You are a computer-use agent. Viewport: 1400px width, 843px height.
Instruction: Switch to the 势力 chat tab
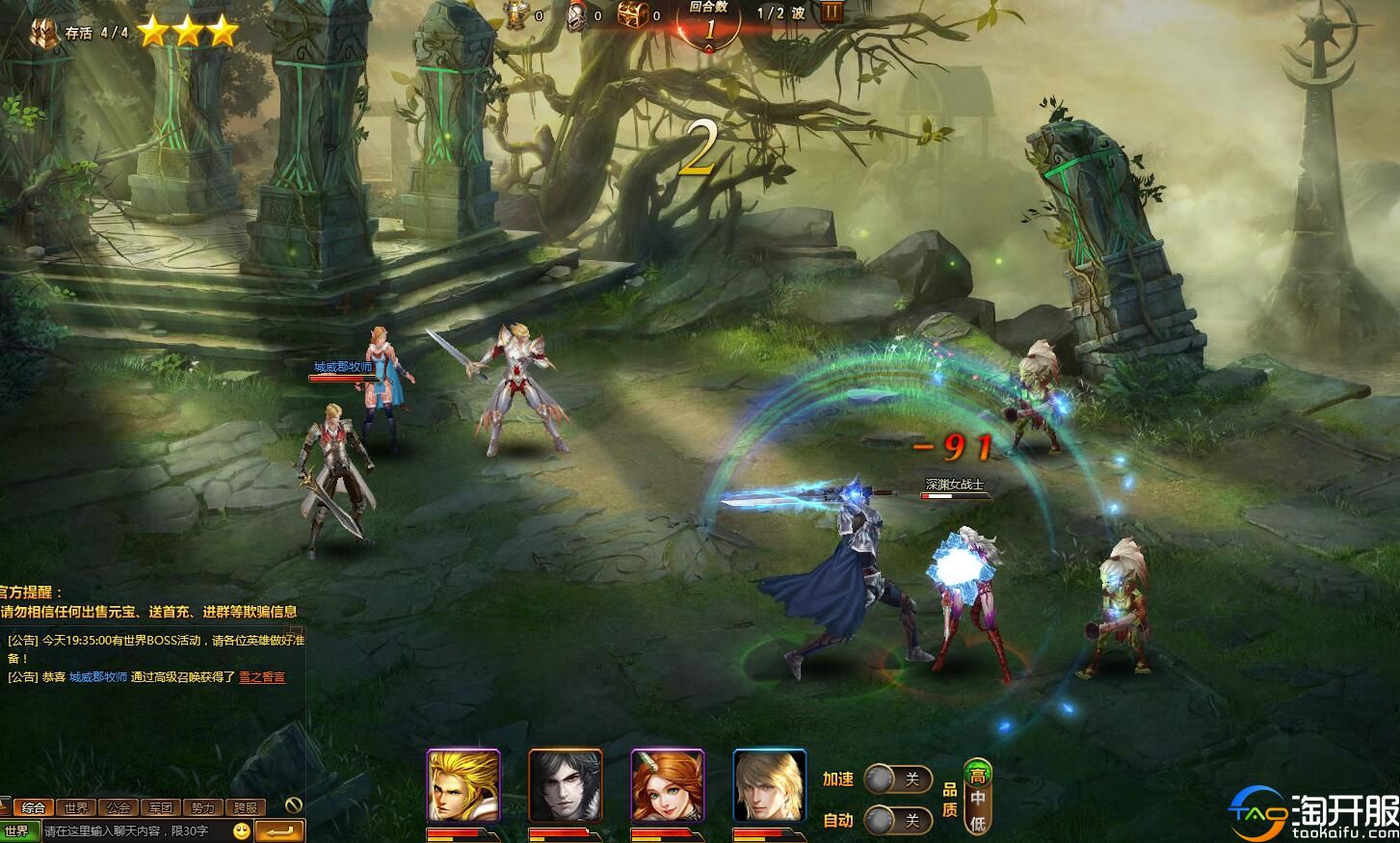pos(202,807)
